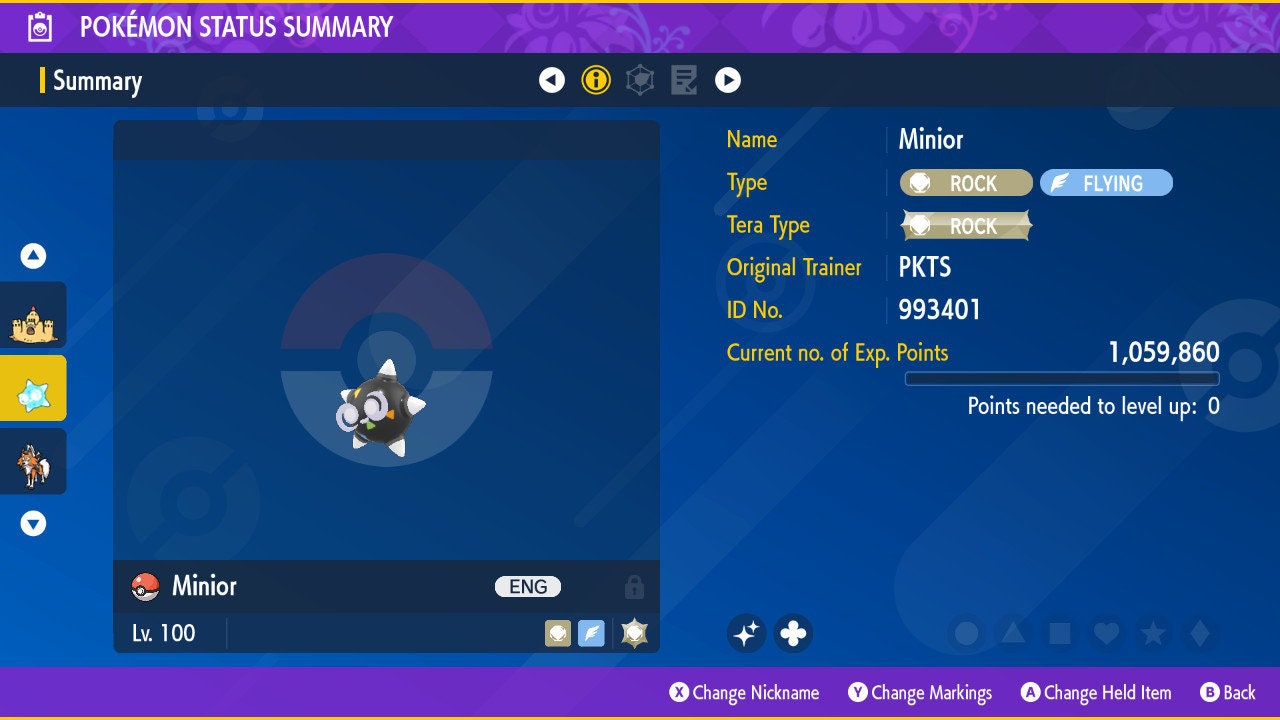Show the previous Pokémon with up arrow
This screenshot has width=1280, height=720.
34,256
